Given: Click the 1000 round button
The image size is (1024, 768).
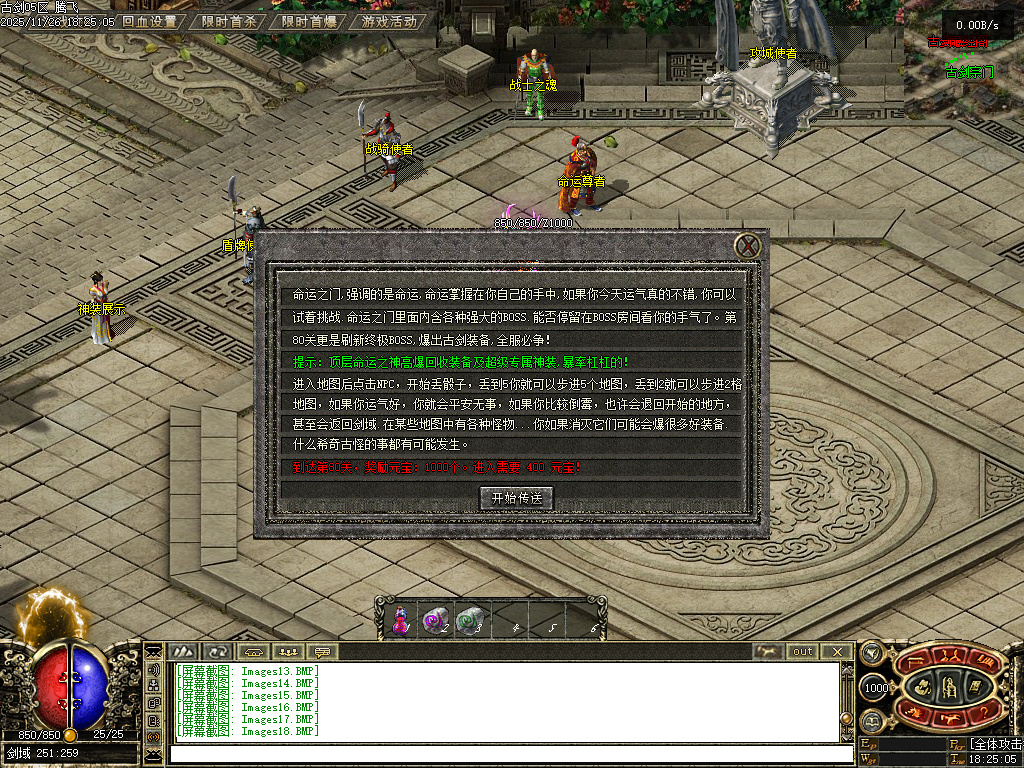Looking at the screenshot, I should coord(875,688).
